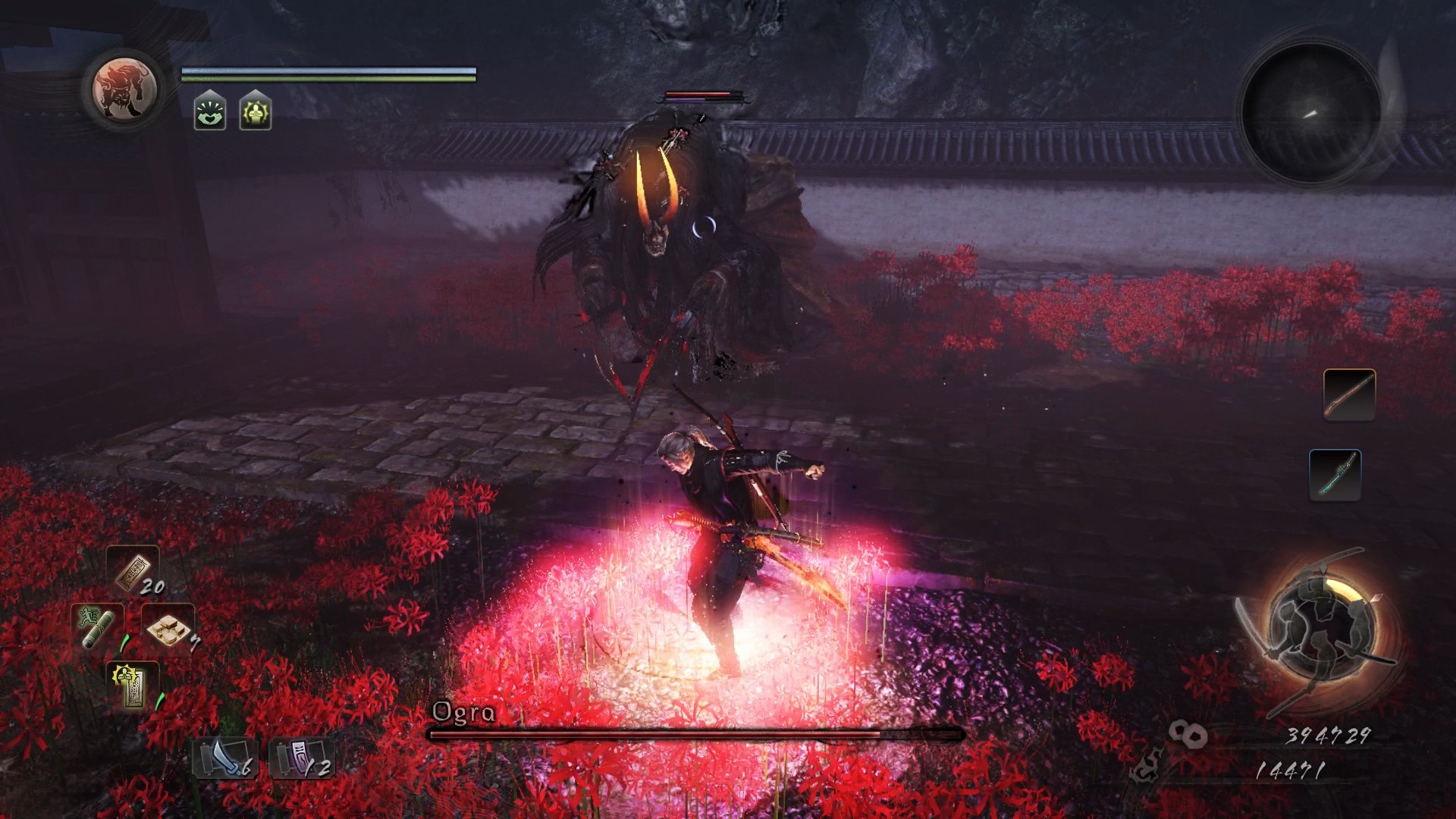The height and width of the screenshot is (819, 1456).
Task: Select the green face buff icon
Action: pos(210,111)
